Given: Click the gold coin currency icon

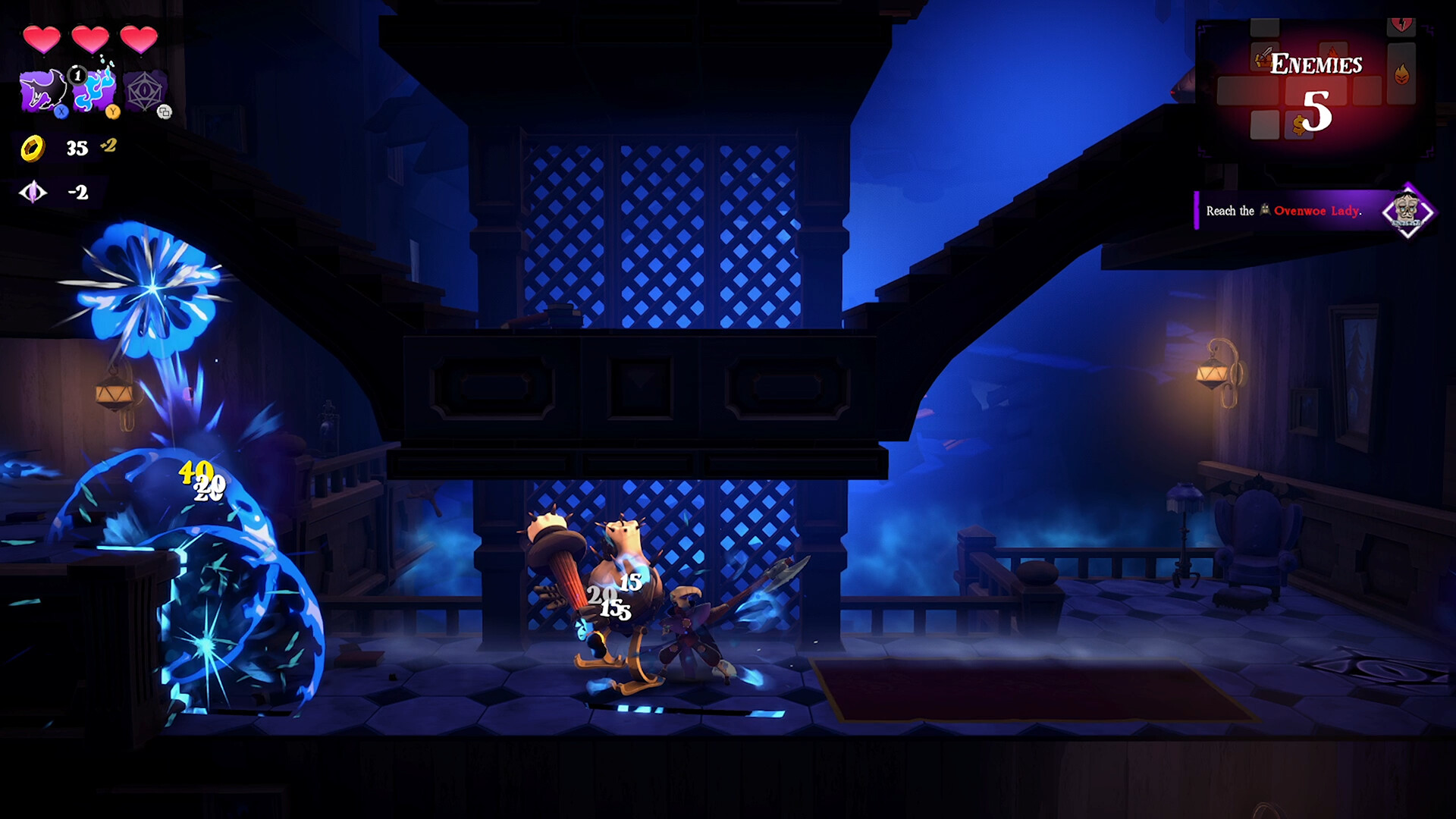Looking at the screenshot, I should pos(33,147).
